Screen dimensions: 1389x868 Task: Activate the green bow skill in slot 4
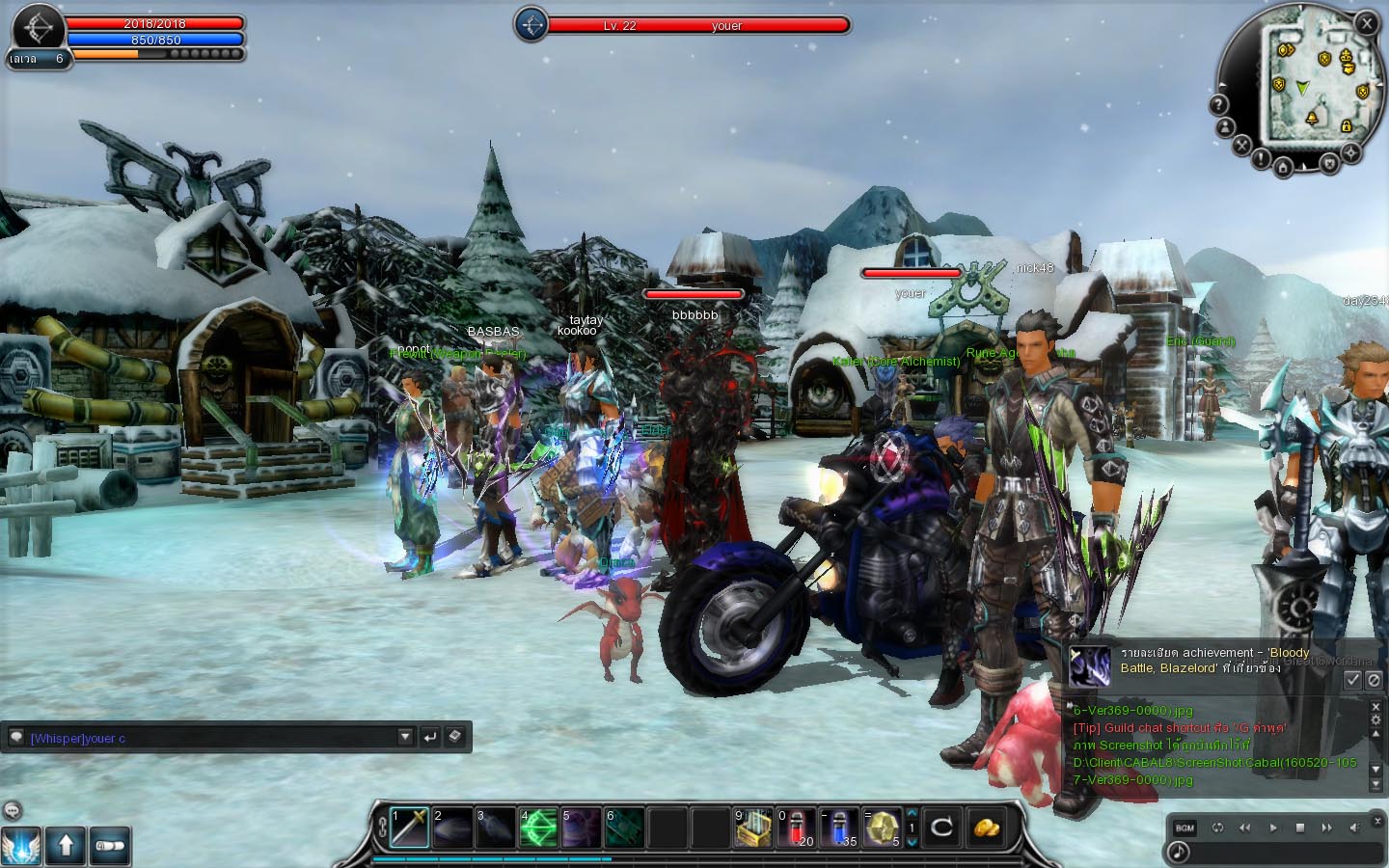click(539, 827)
